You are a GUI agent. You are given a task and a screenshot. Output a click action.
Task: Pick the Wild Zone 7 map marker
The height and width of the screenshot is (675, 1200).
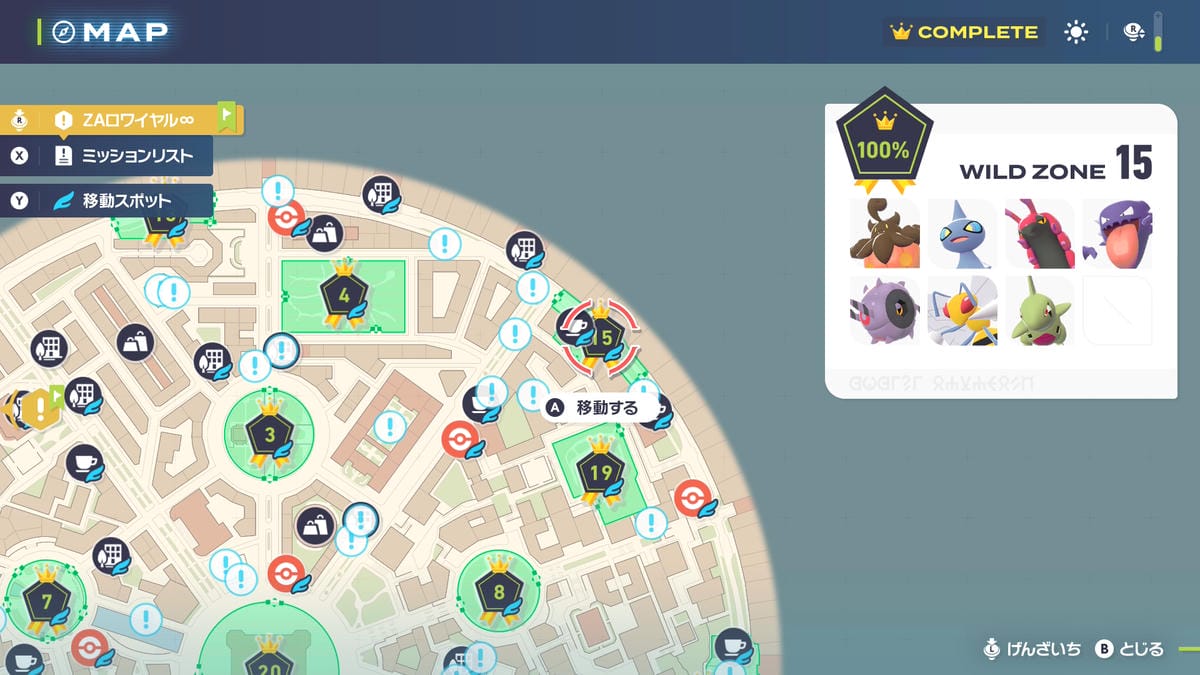[46, 602]
